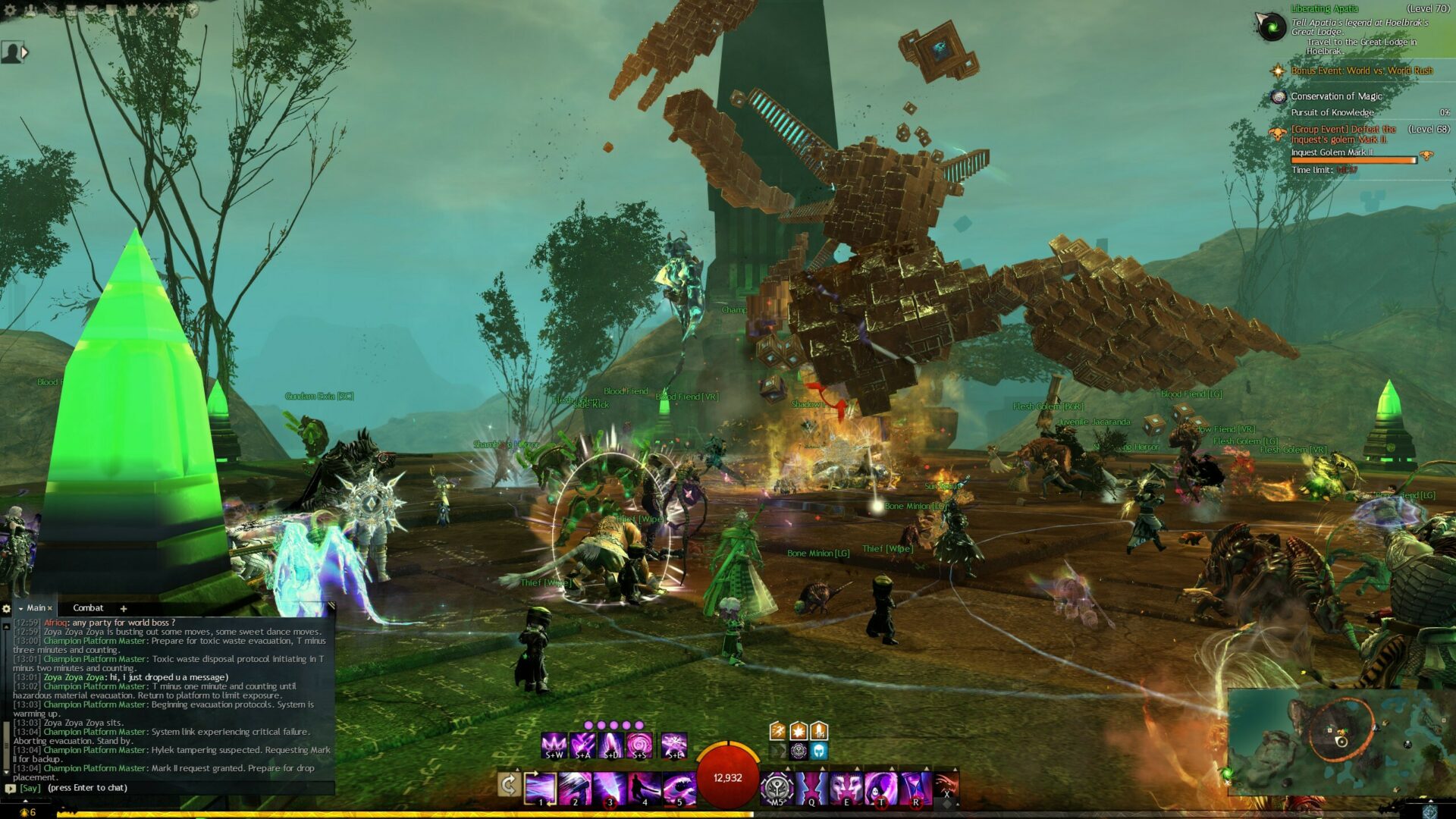The height and width of the screenshot is (819, 1456).
Task: Add a new chat tab
Action: [124, 608]
